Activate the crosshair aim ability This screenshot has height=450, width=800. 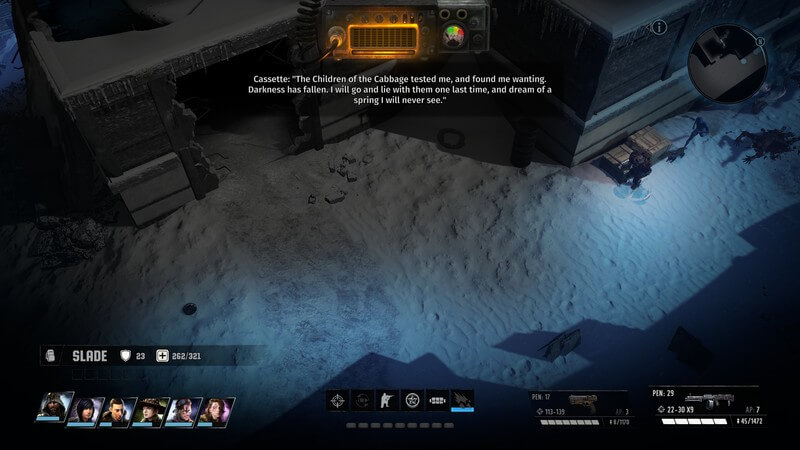coord(339,400)
